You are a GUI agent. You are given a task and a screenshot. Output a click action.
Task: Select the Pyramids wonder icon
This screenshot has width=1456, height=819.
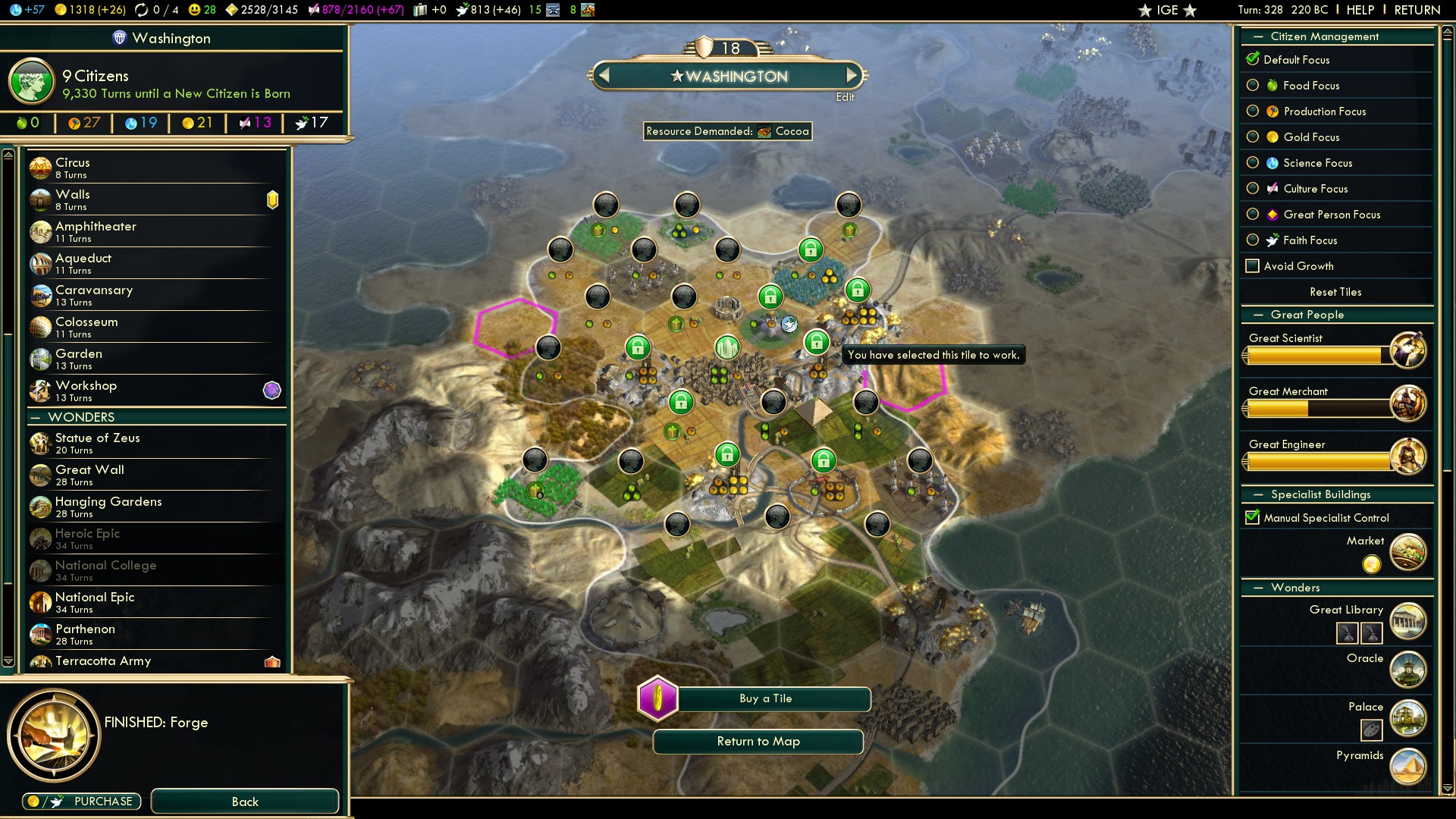tap(1407, 766)
